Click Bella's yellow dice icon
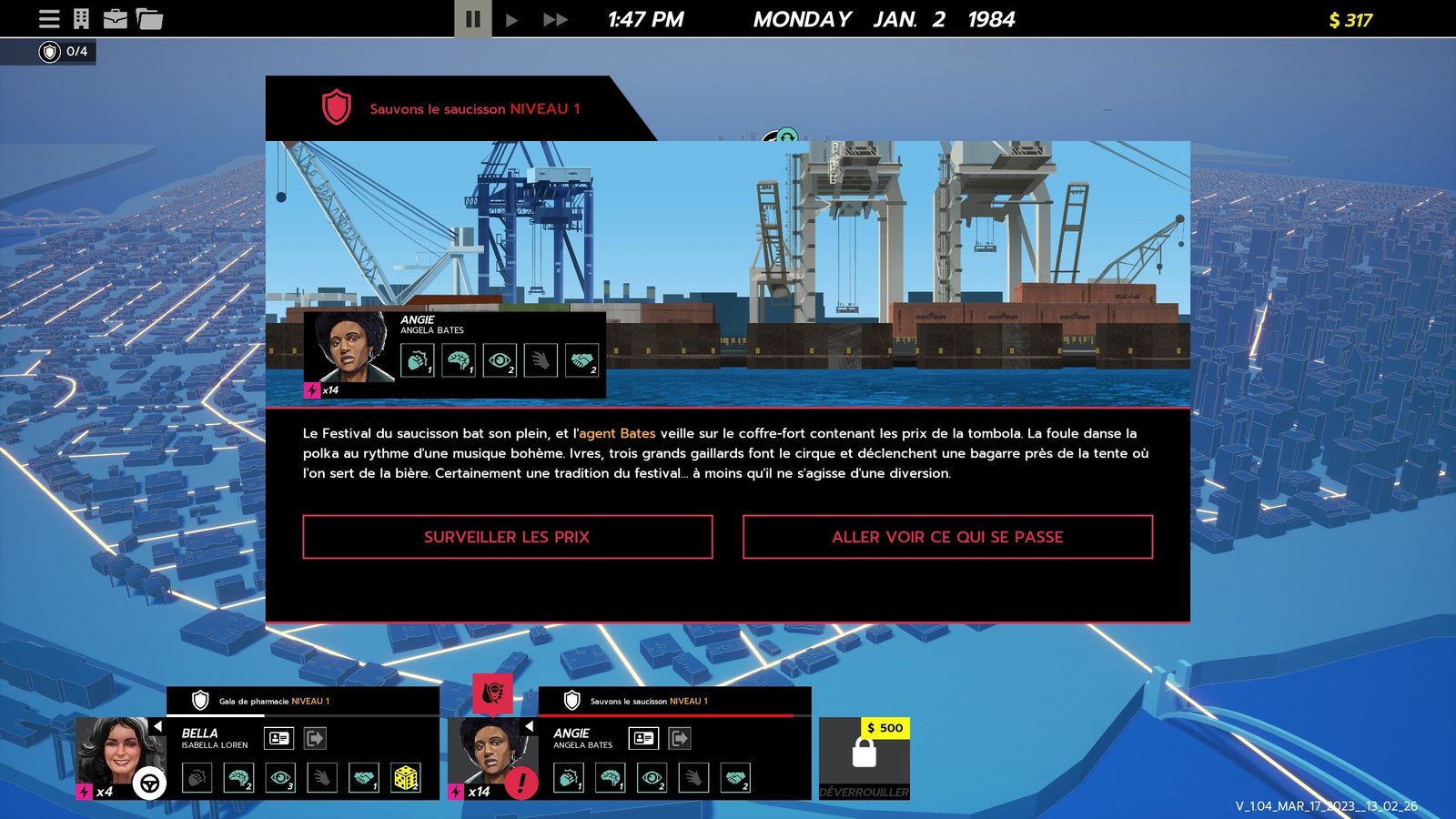 click(x=405, y=778)
